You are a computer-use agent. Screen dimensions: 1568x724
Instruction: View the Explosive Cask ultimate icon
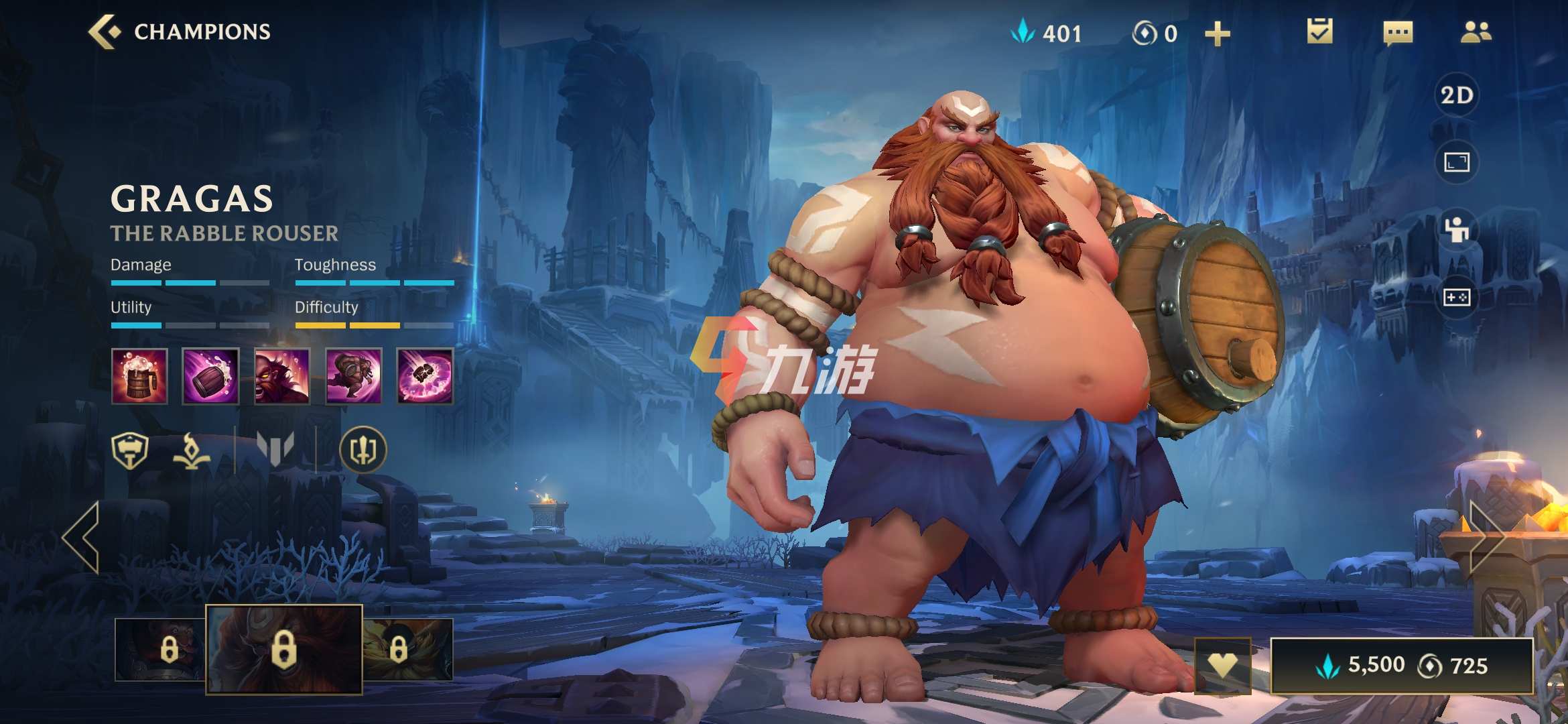425,376
